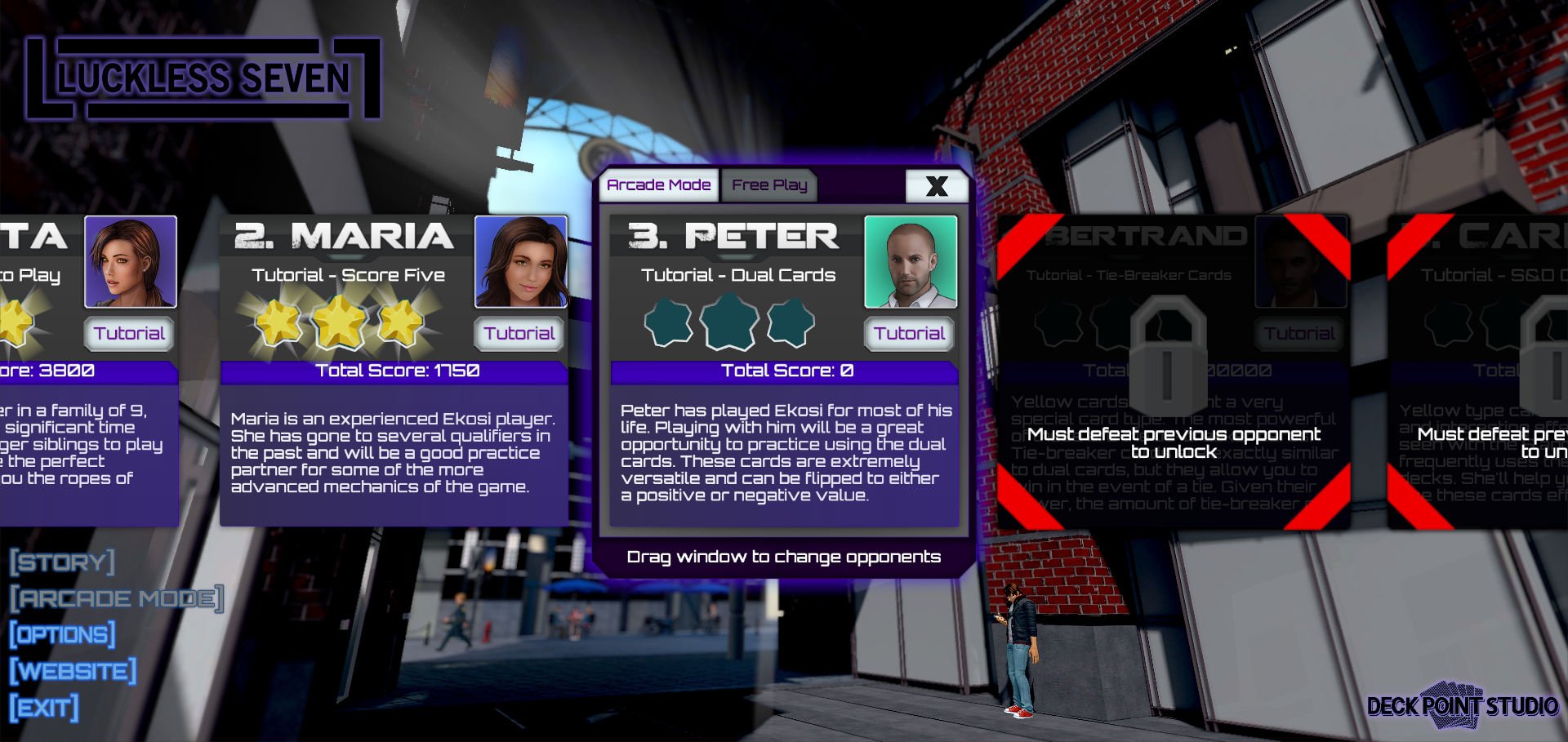Visit the Website link
Viewport: 1568px width, 742px height.
coord(73,671)
